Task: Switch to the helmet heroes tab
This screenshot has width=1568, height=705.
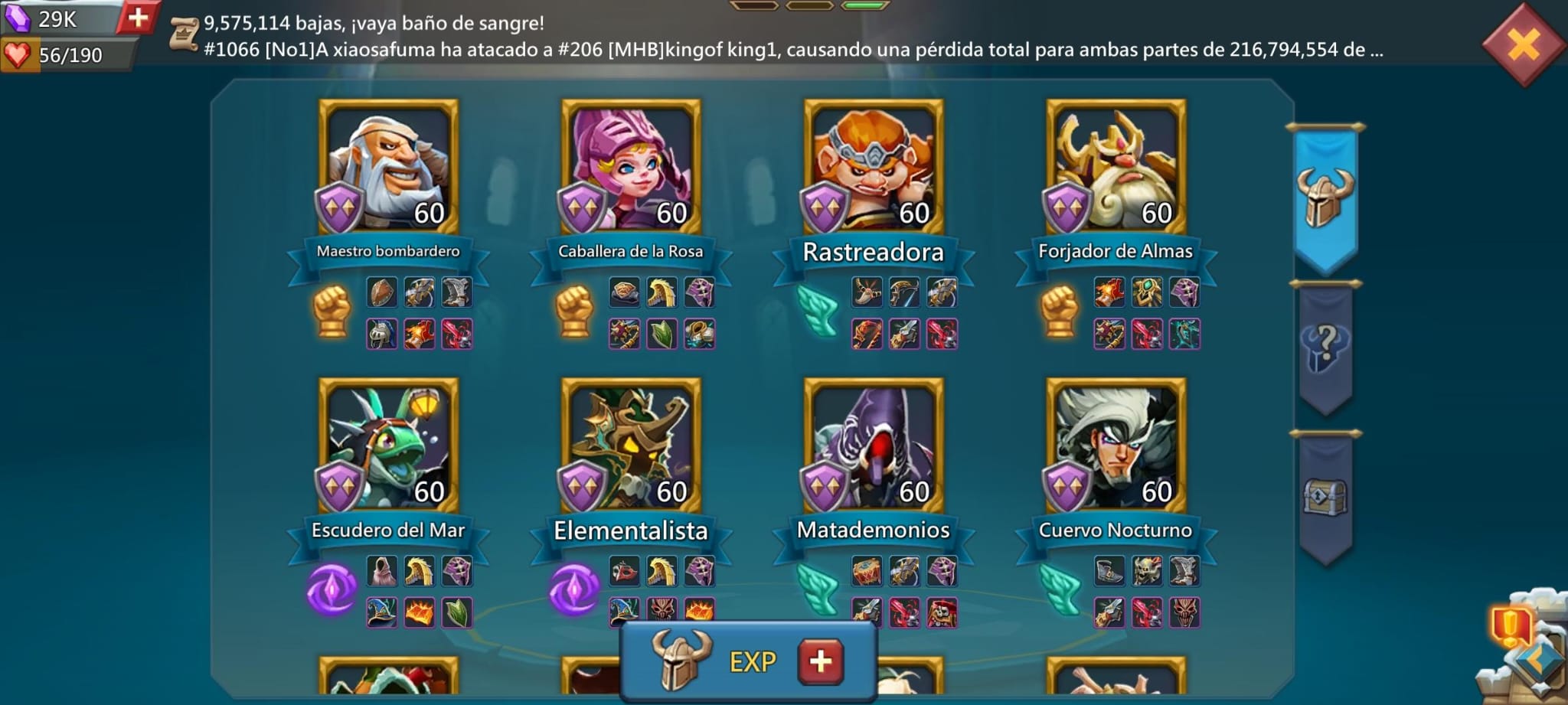Action: [1325, 197]
